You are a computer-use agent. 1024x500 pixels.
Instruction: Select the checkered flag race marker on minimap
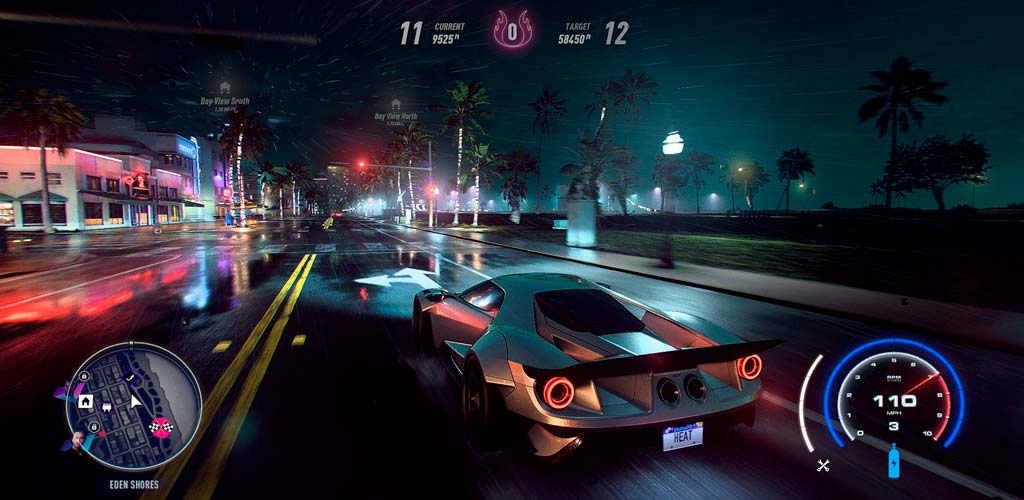point(159,427)
